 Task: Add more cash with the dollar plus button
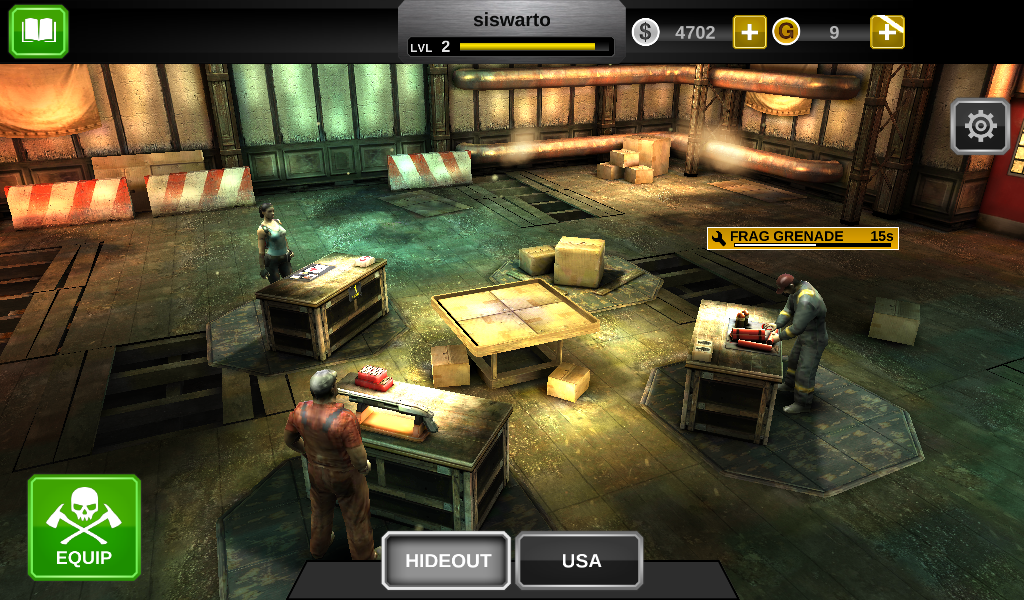(x=749, y=32)
